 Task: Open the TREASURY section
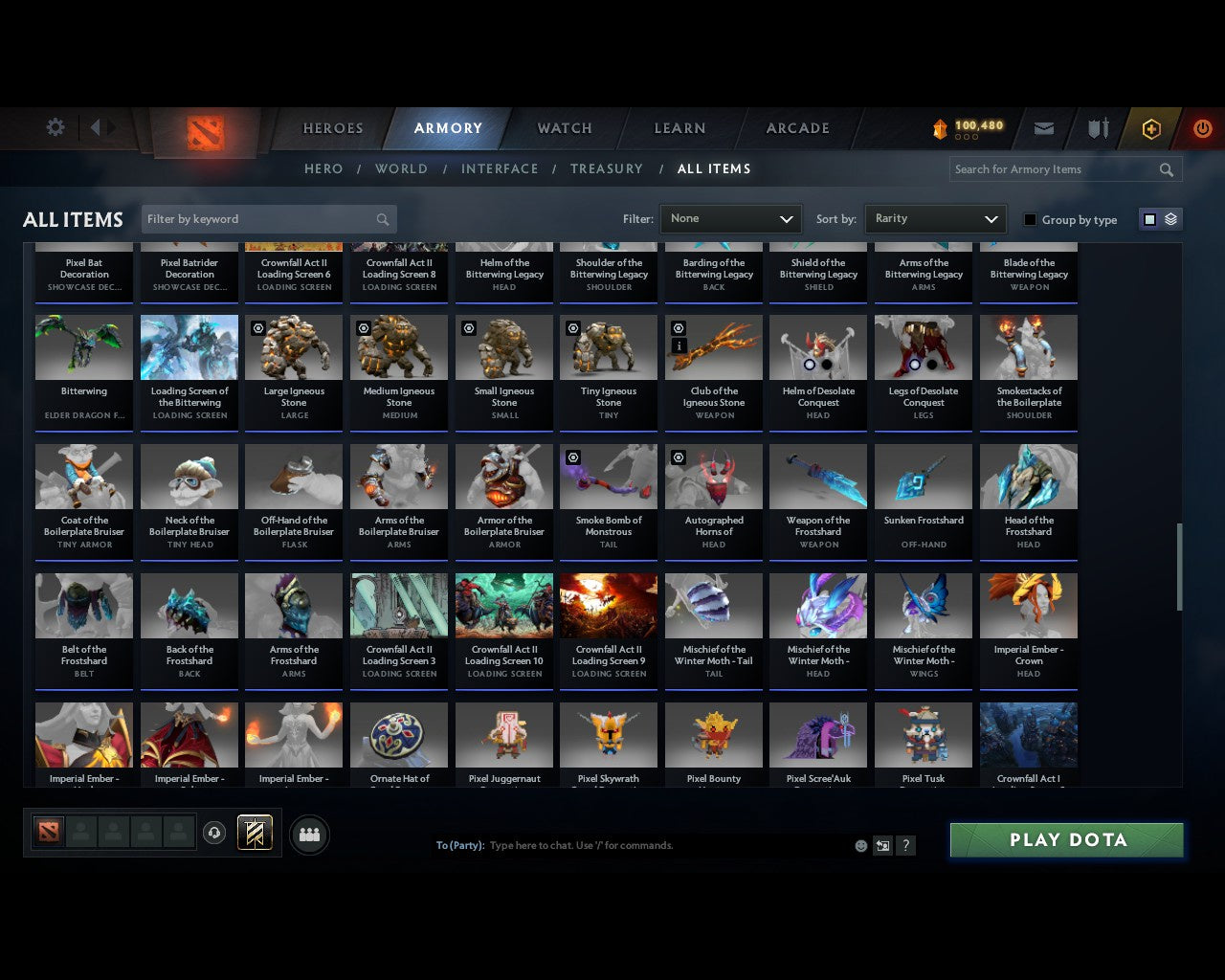tap(607, 168)
